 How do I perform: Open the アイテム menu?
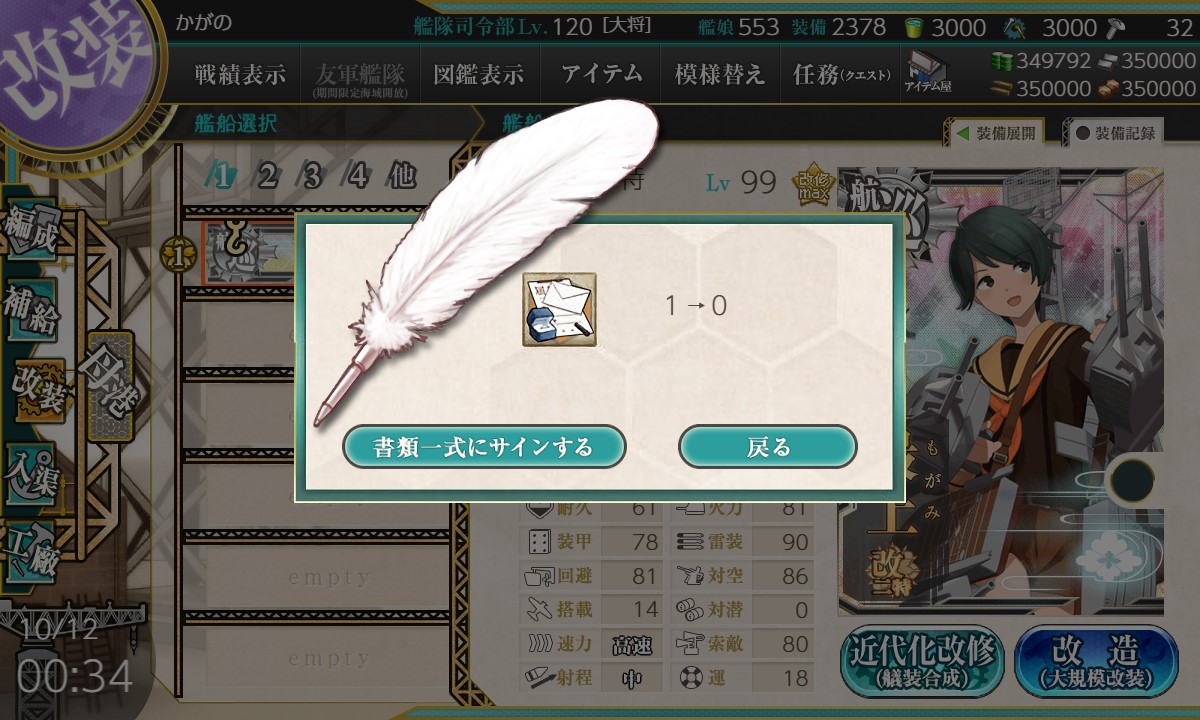pos(600,74)
